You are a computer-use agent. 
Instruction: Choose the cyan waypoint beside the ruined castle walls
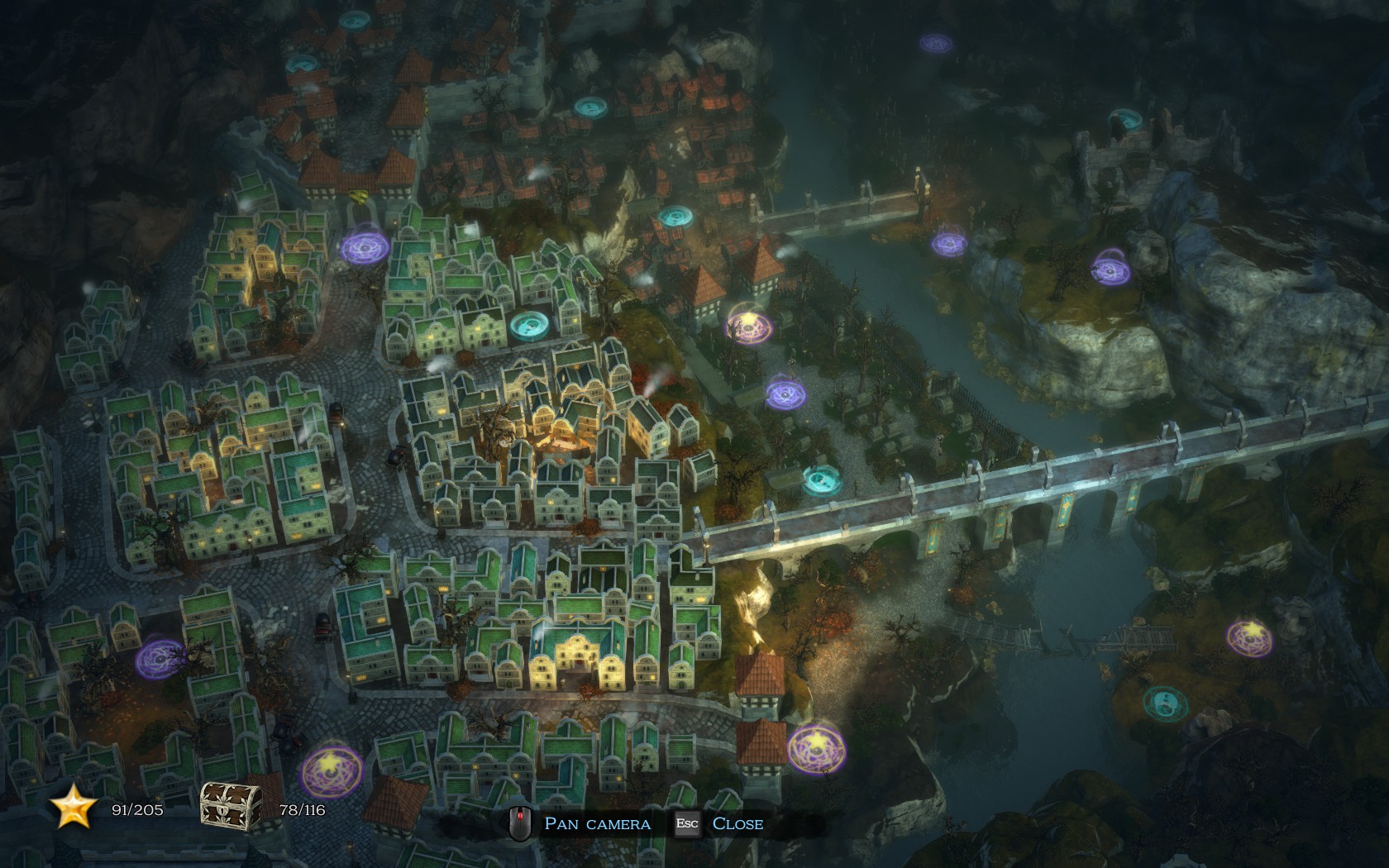click(1125, 119)
